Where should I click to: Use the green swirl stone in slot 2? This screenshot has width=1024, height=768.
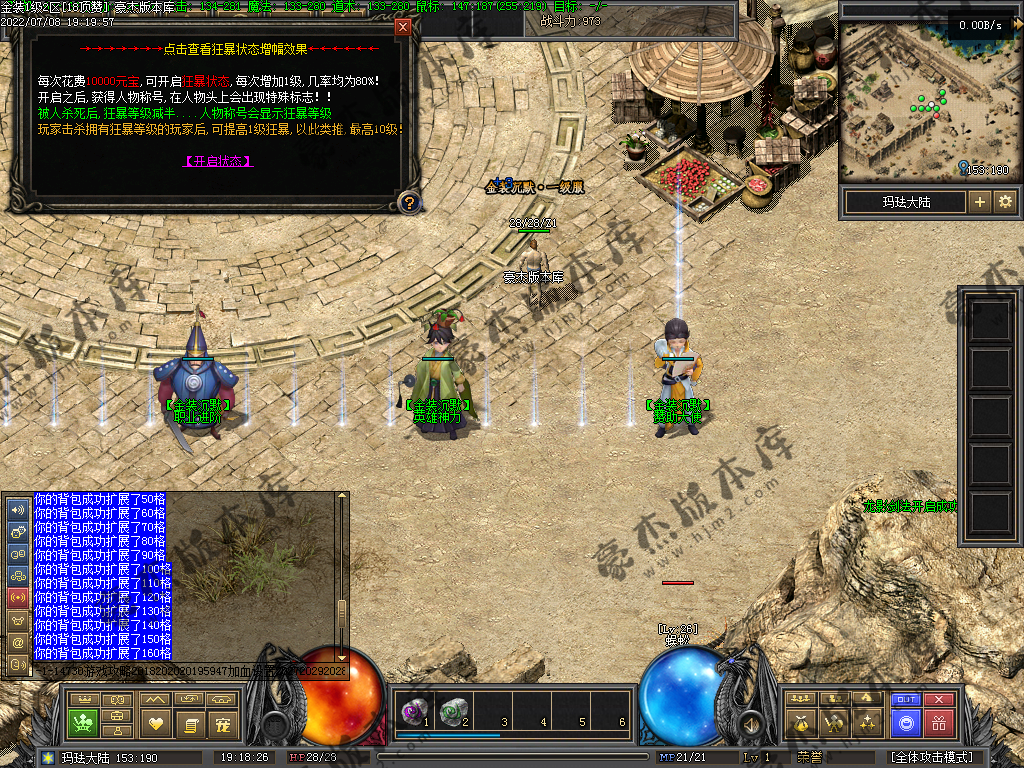click(452, 711)
